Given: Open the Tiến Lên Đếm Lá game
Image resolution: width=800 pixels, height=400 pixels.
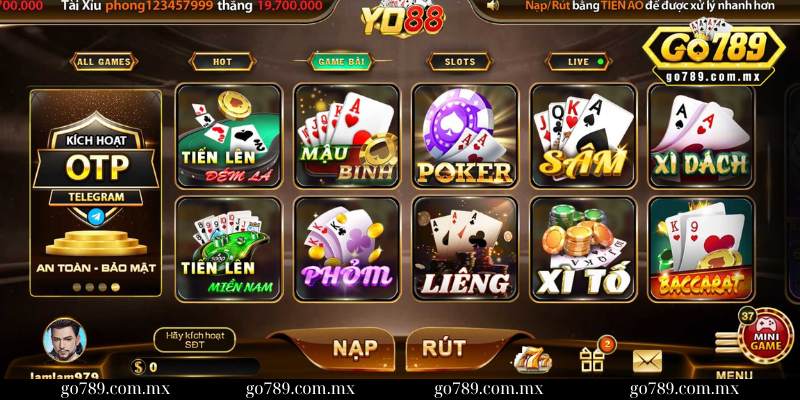Looking at the screenshot, I should tap(230, 136).
